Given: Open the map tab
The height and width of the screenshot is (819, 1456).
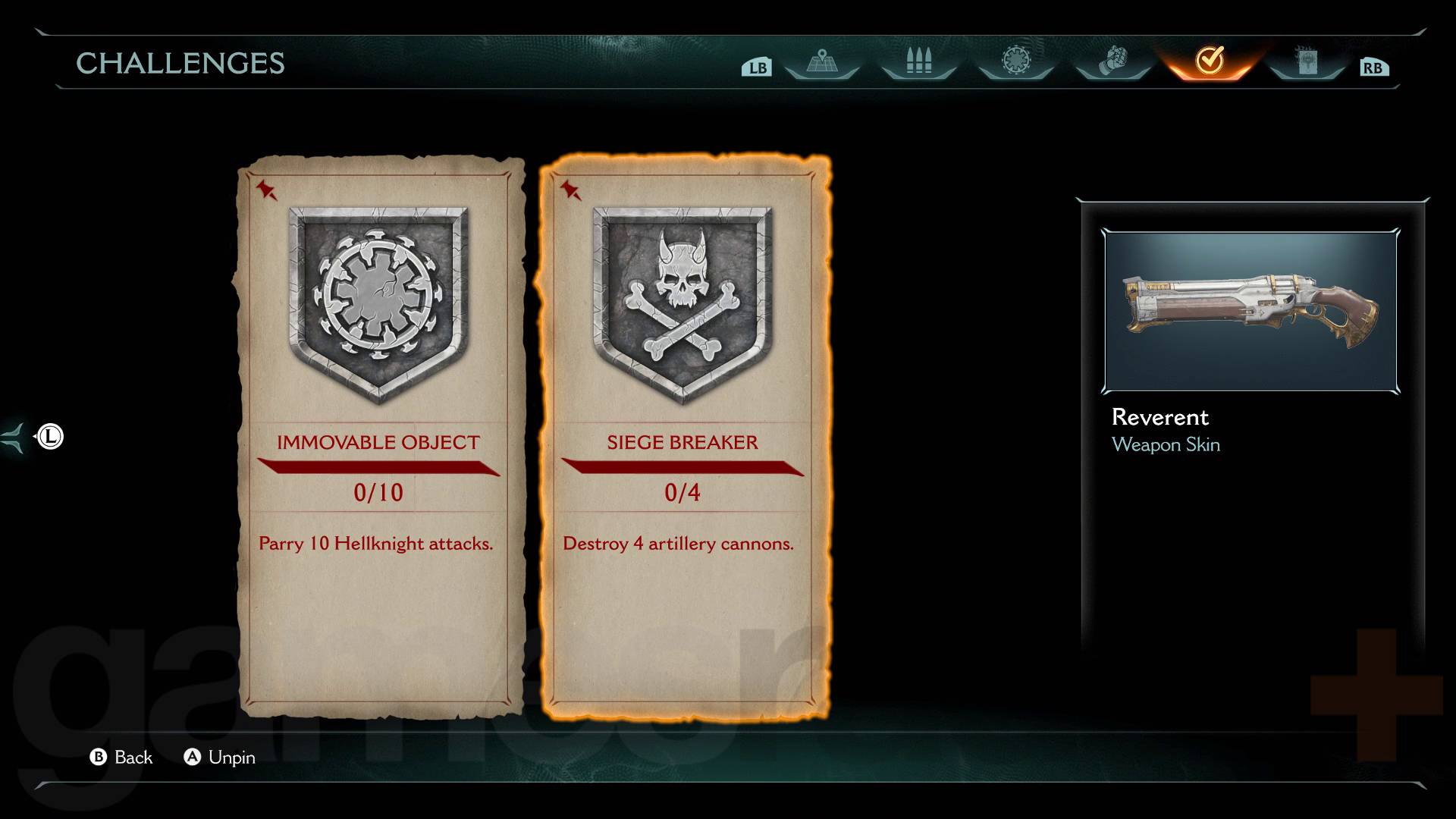Looking at the screenshot, I should 822,61.
